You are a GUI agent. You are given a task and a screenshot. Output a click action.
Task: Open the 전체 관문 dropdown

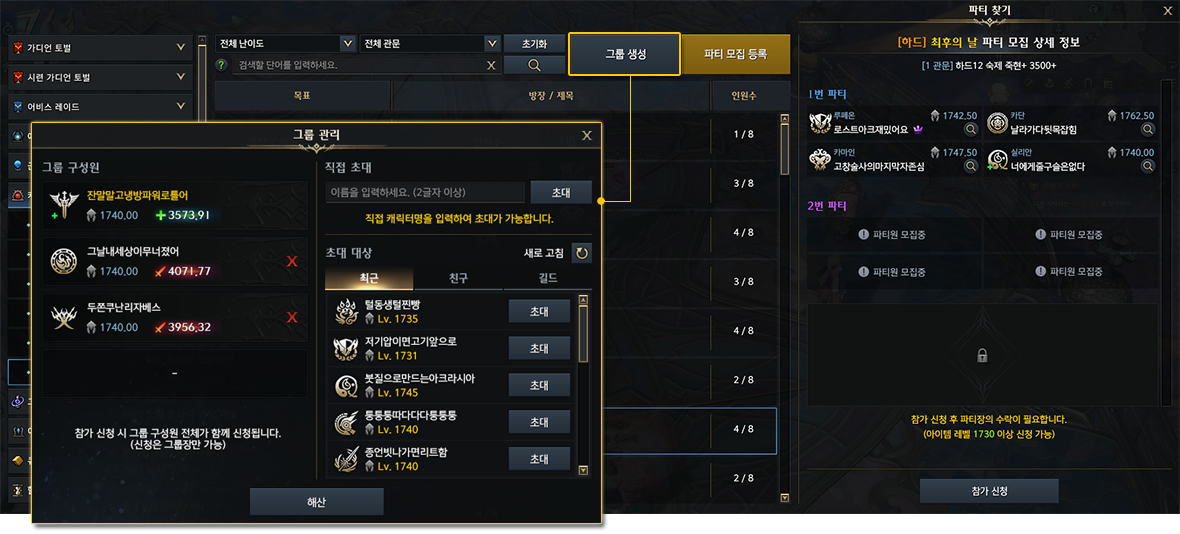(x=430, y=44)
